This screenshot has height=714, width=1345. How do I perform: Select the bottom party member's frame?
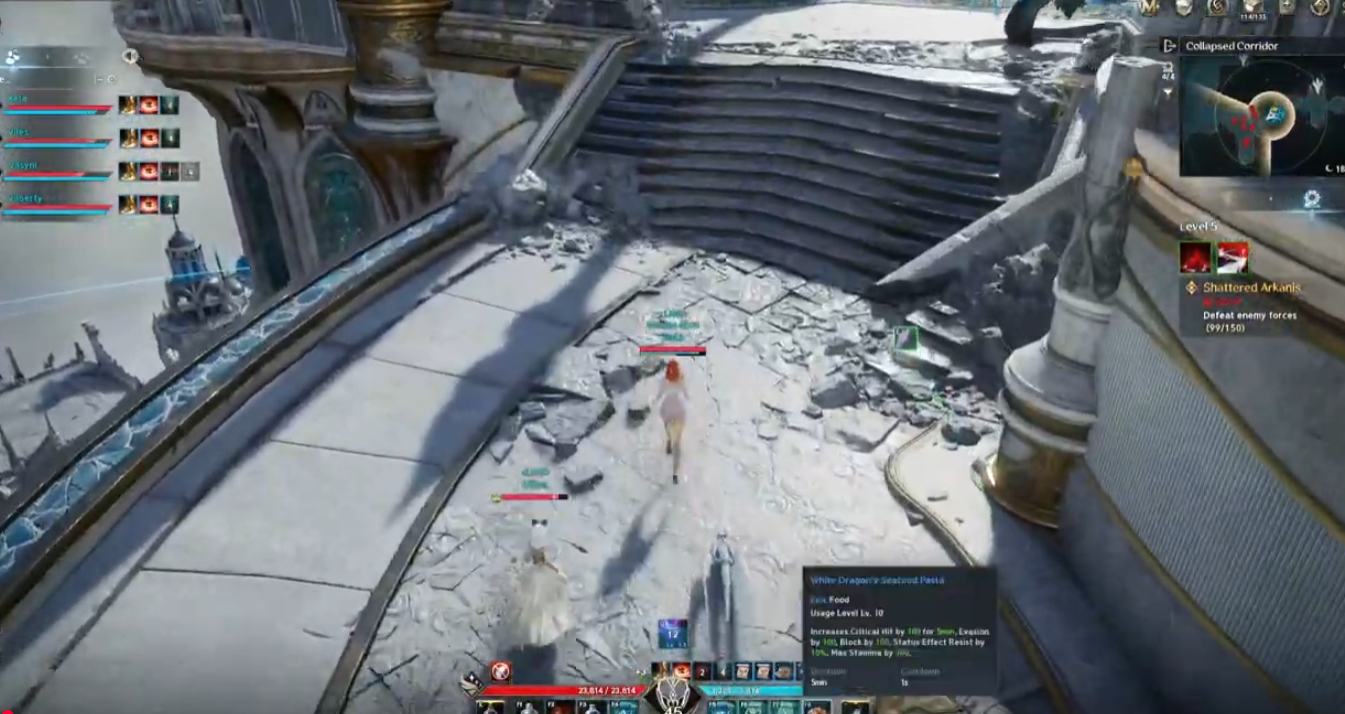[x=57, y=204]
